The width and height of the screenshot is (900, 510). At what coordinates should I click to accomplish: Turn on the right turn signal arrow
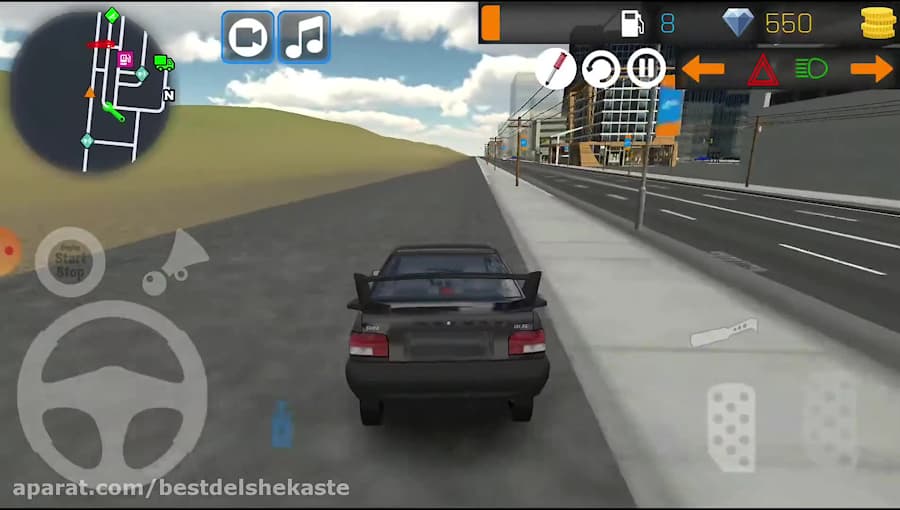pos(871,69)
